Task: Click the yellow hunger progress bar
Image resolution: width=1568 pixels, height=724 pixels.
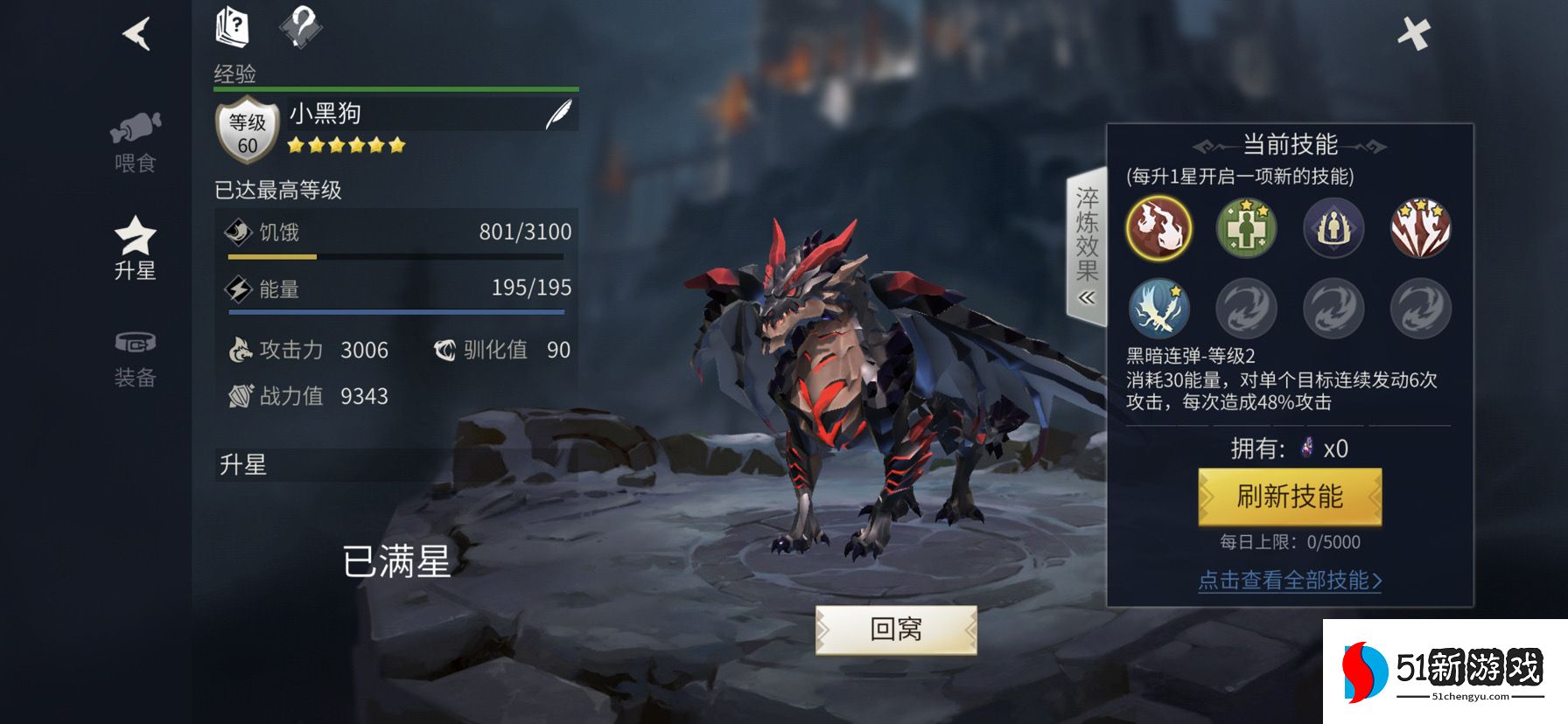Action: click(271, 257)
